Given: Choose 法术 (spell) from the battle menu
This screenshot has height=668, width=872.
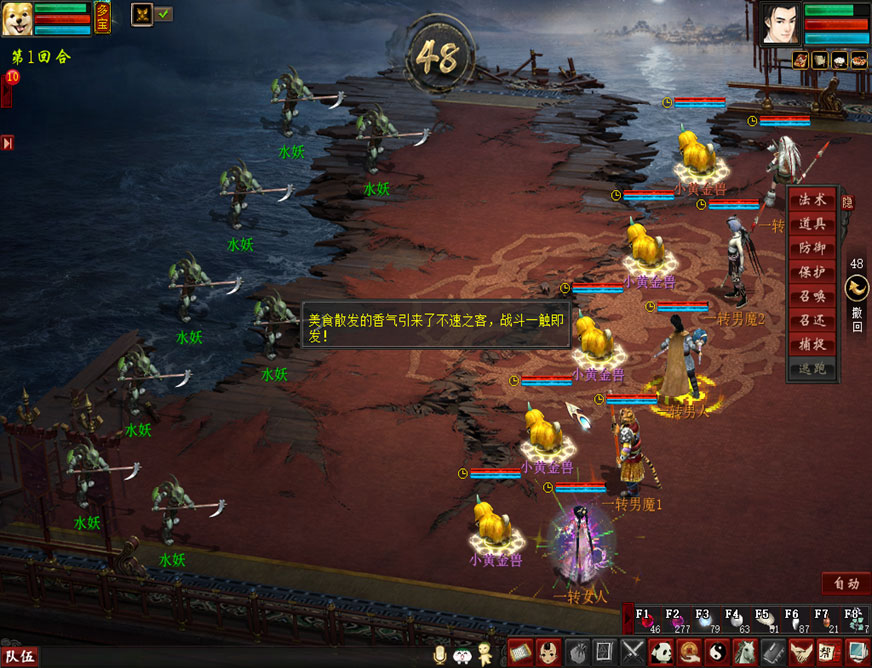Looking at the screenshot, I should (811, 200).
